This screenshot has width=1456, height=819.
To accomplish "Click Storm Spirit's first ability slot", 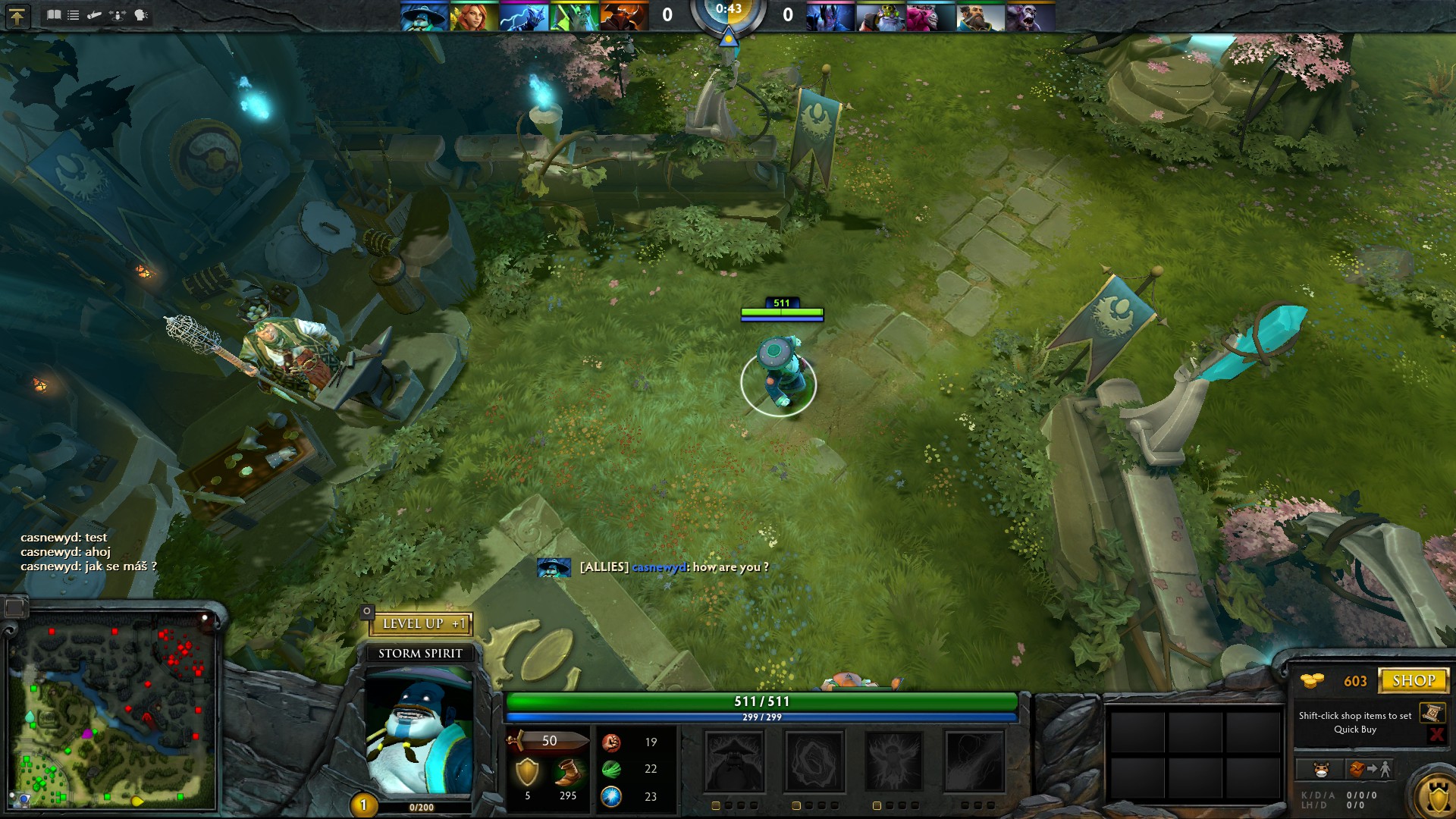I will 733,762.
